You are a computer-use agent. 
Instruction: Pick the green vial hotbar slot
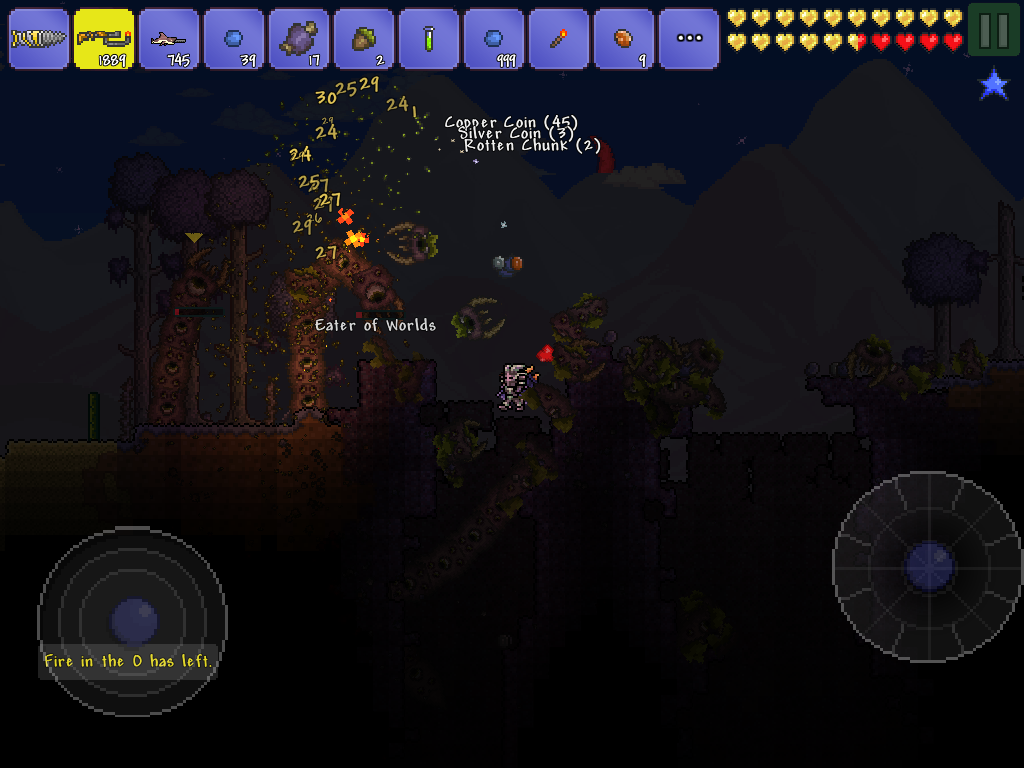[429, 39]
